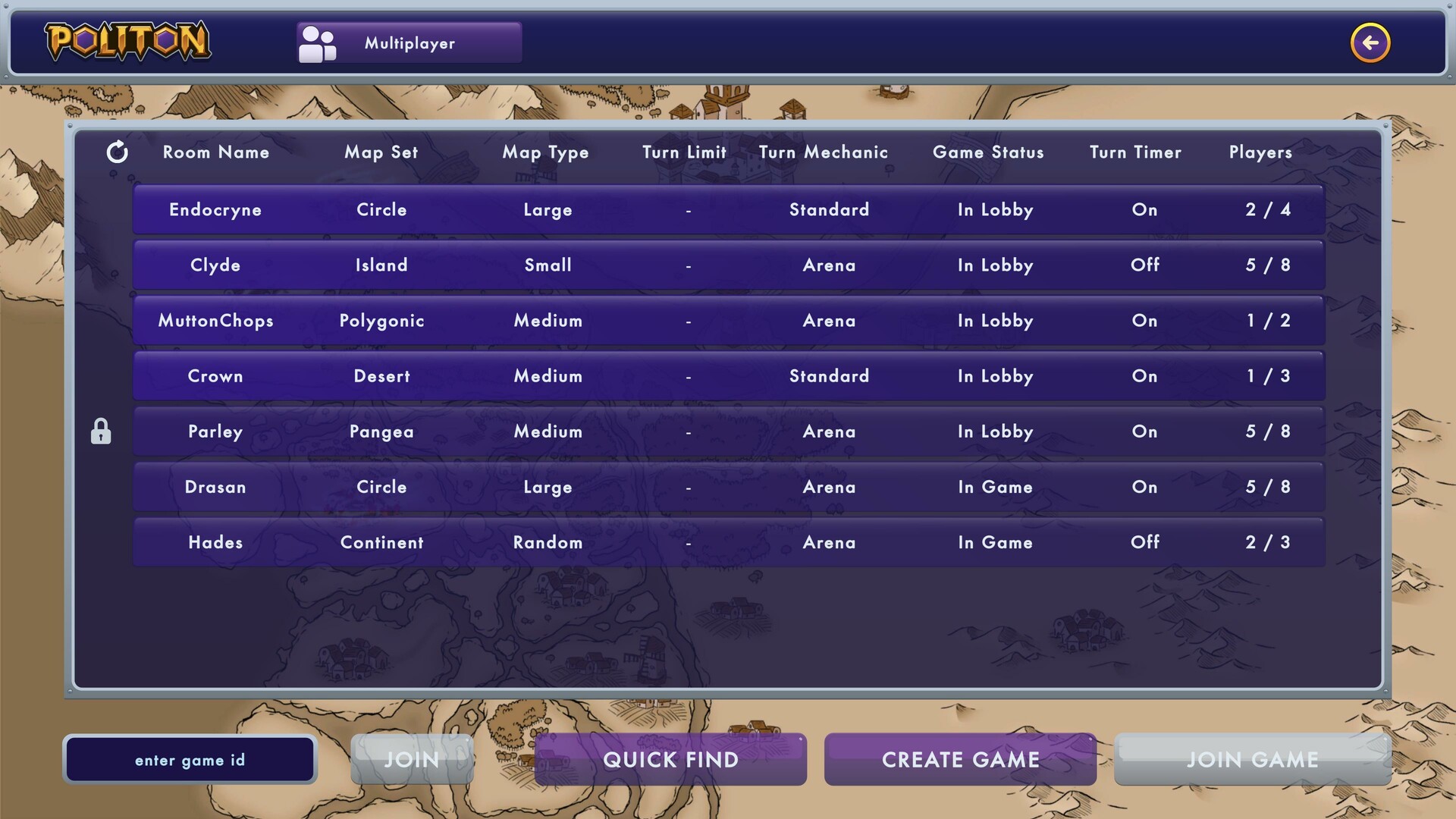Join the Clyde island game
1456x819 pixels.
728,265
